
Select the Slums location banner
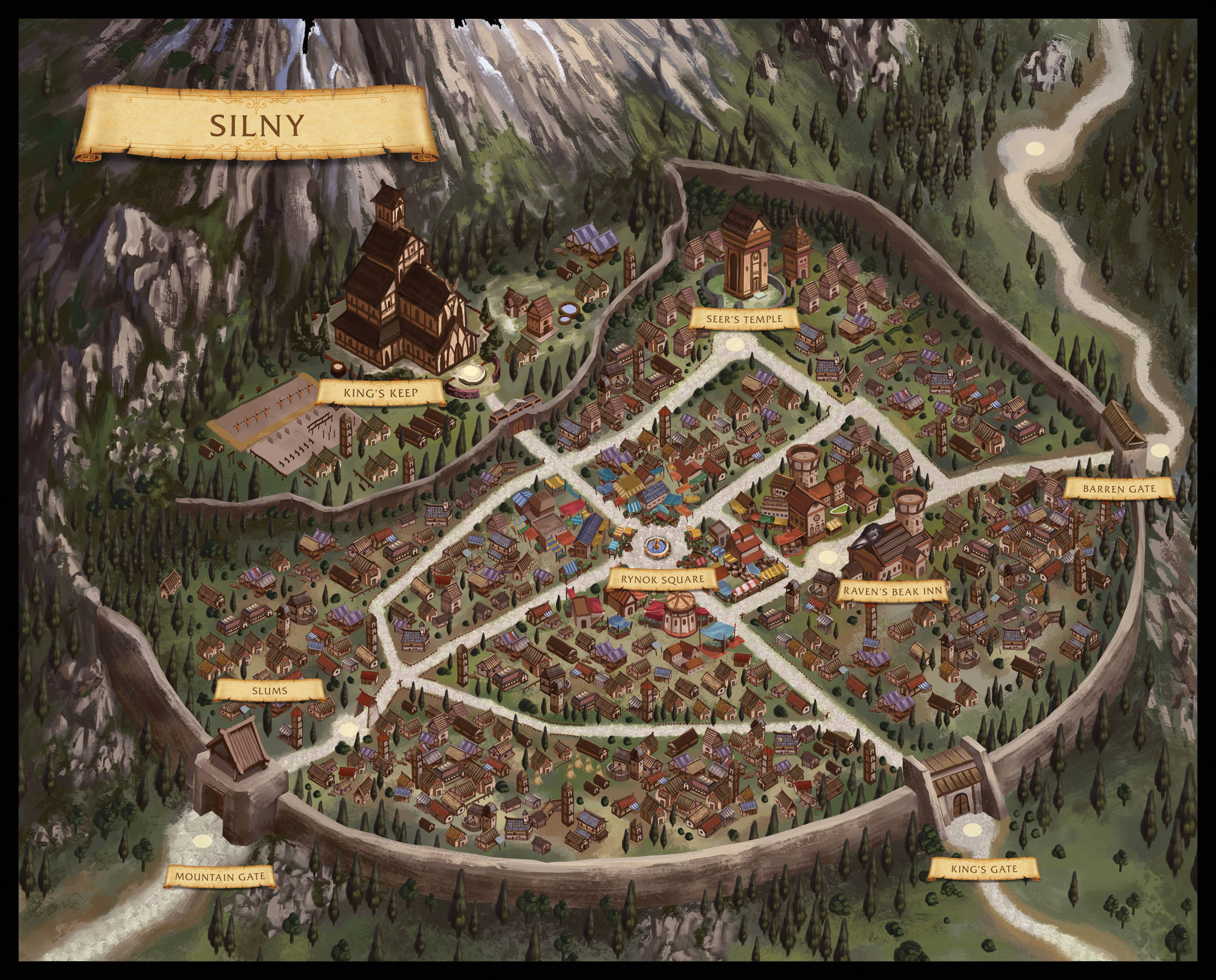pyautogui.click(x=269, y=691)
